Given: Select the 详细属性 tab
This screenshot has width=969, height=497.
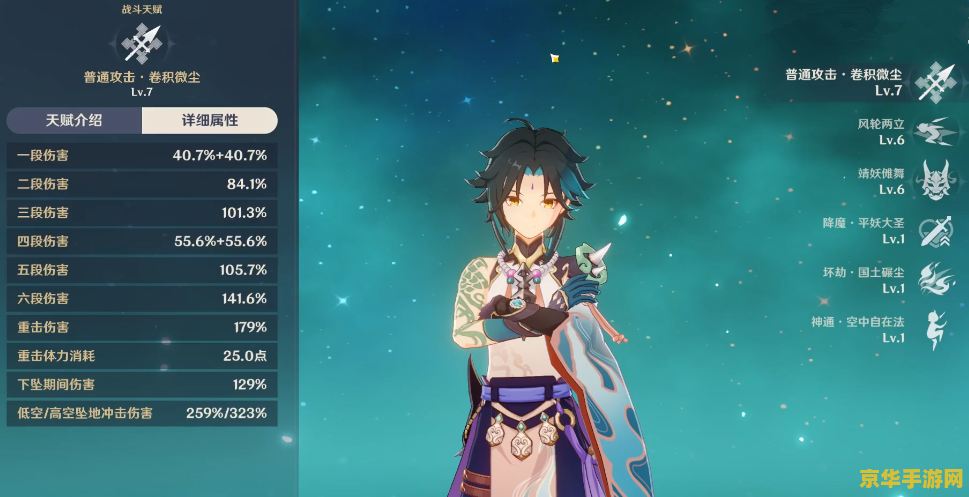Looking at the screenshot, I should click(209, 120).
